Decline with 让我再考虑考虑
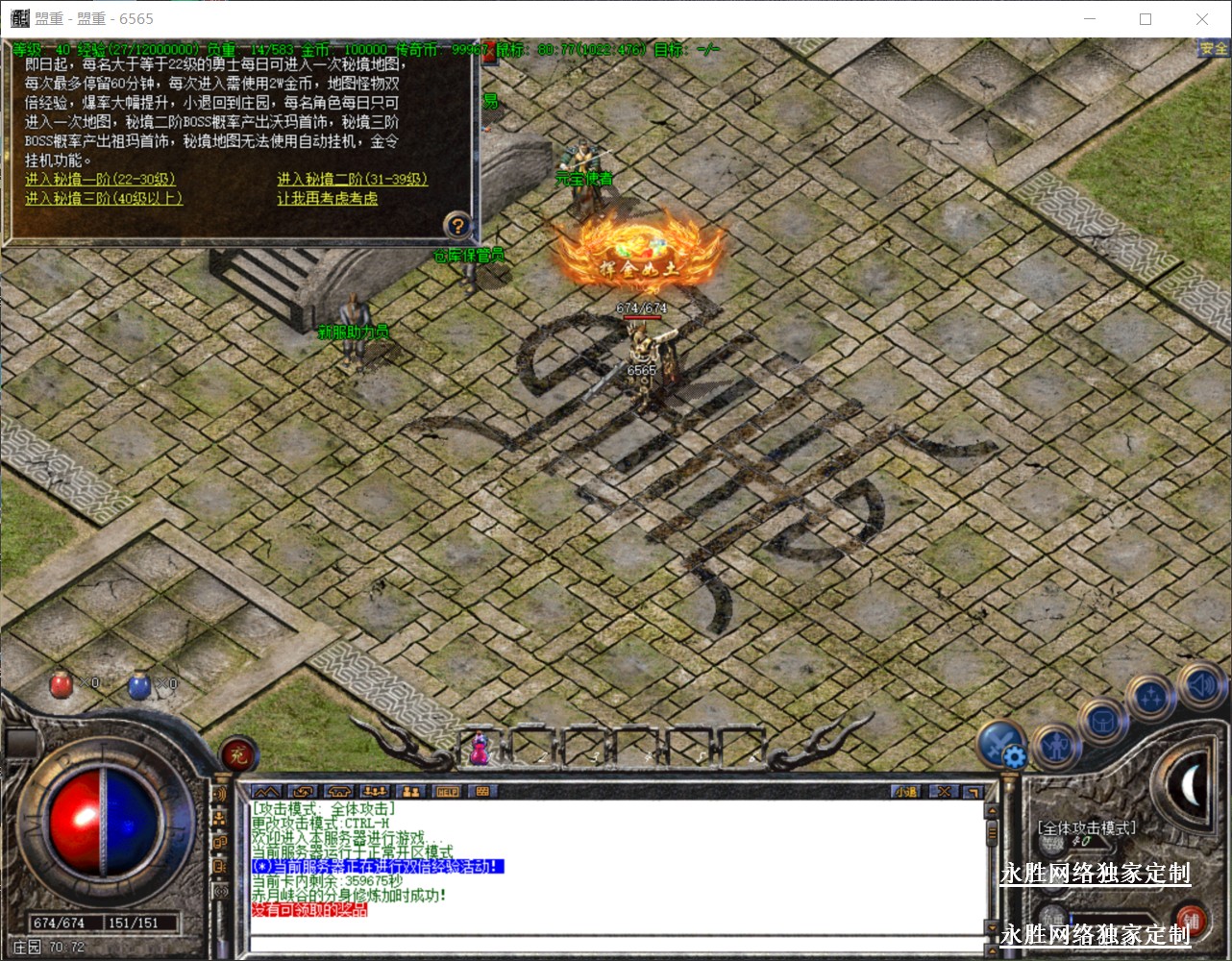The width and height of the screenshot is (1232, 961). pos(327,199)
